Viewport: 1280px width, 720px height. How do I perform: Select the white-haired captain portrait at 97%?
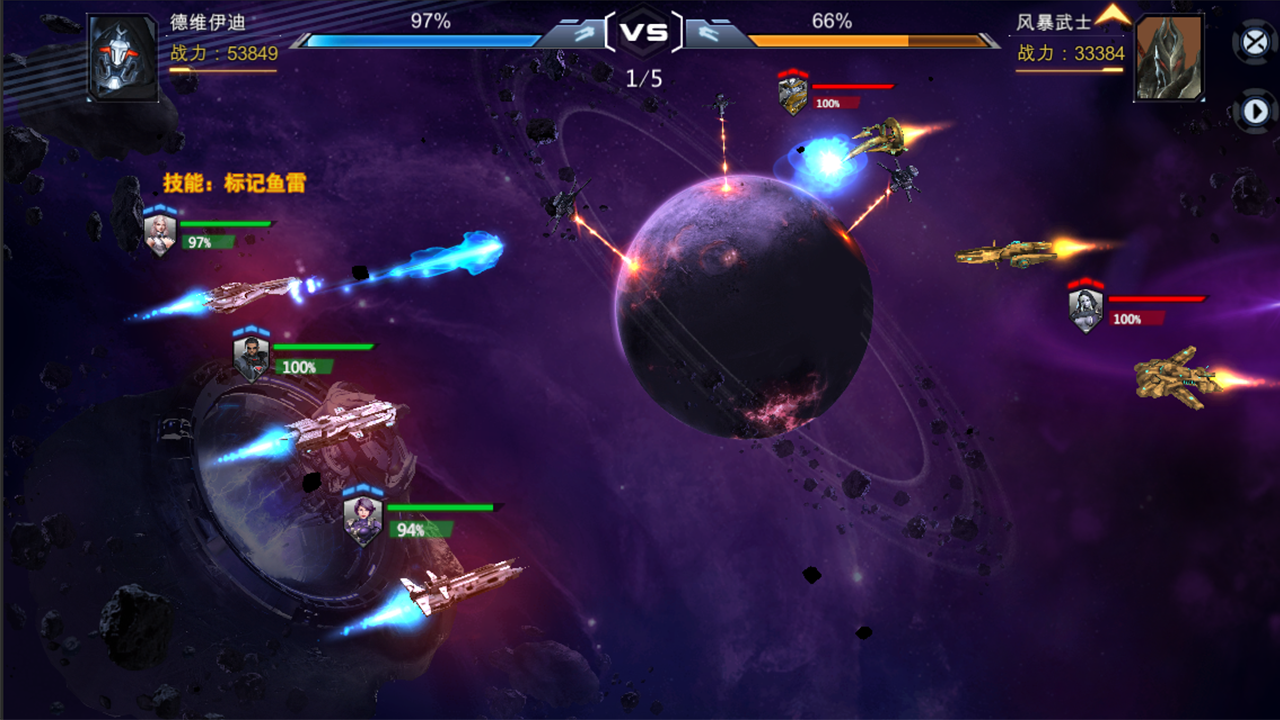click(x=160, y=234)
